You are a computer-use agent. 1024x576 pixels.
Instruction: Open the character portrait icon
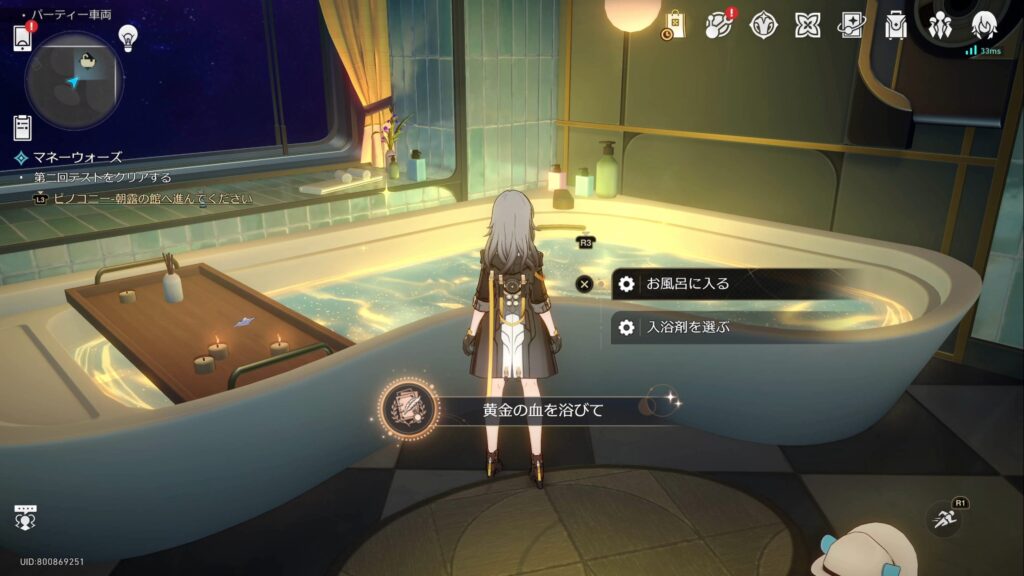[984, 25]
